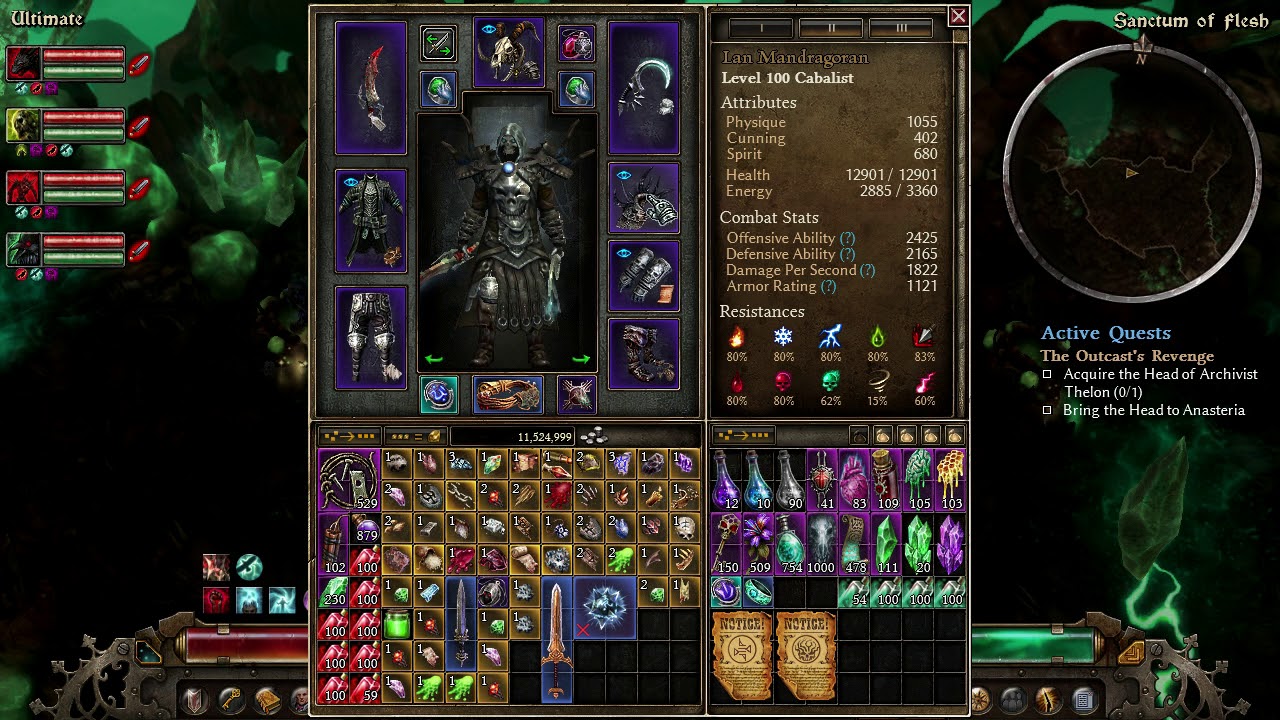Select the scythe off-hand slot

point(644,88)
